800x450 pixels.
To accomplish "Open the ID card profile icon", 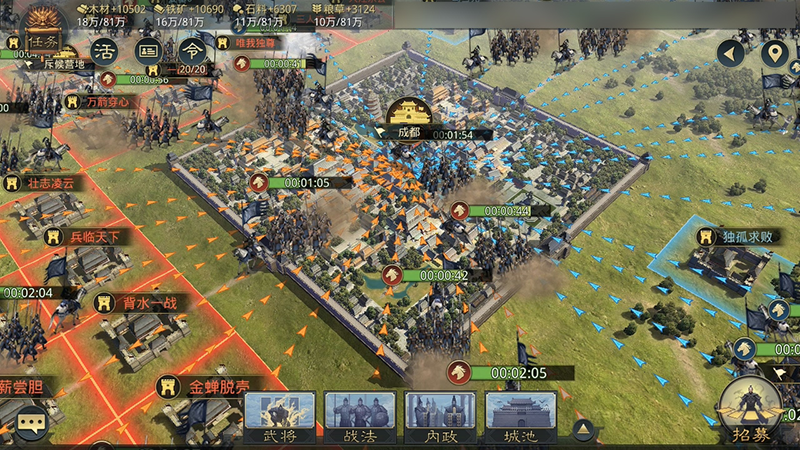I will click(148, 50).
